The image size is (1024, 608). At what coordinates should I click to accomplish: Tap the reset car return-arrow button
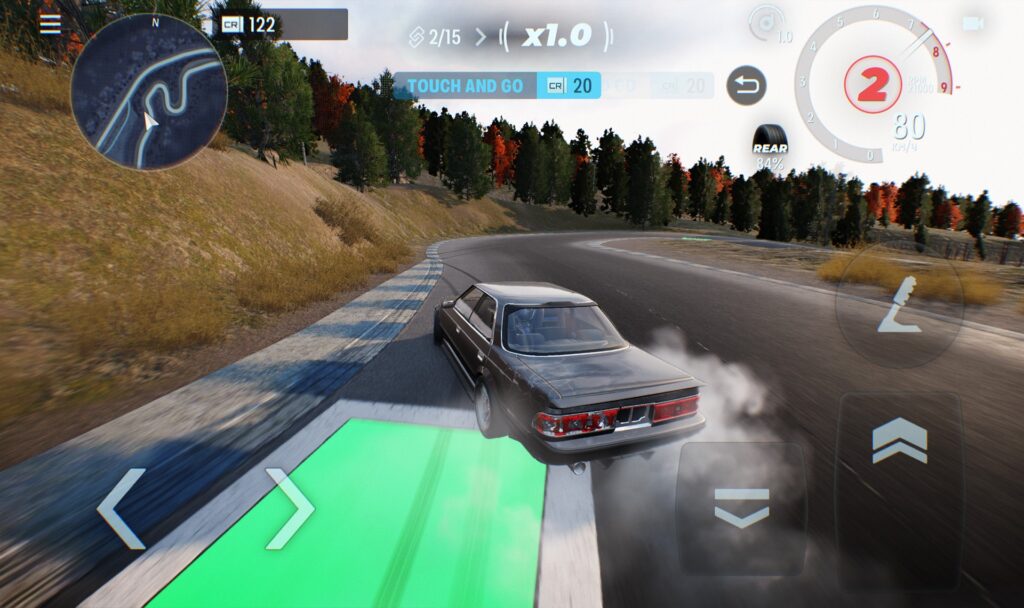(x=746, y=86)
